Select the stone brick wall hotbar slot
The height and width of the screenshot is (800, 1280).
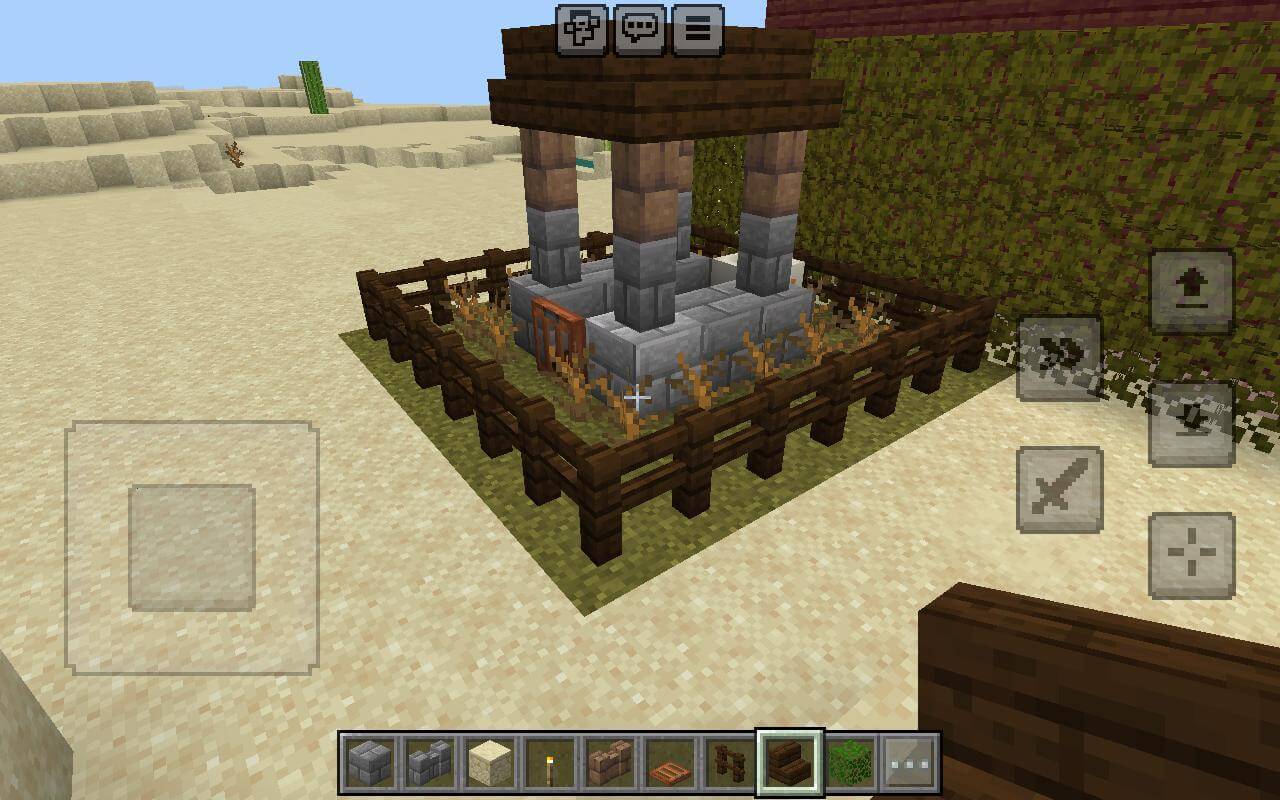(x=430, y=763)
